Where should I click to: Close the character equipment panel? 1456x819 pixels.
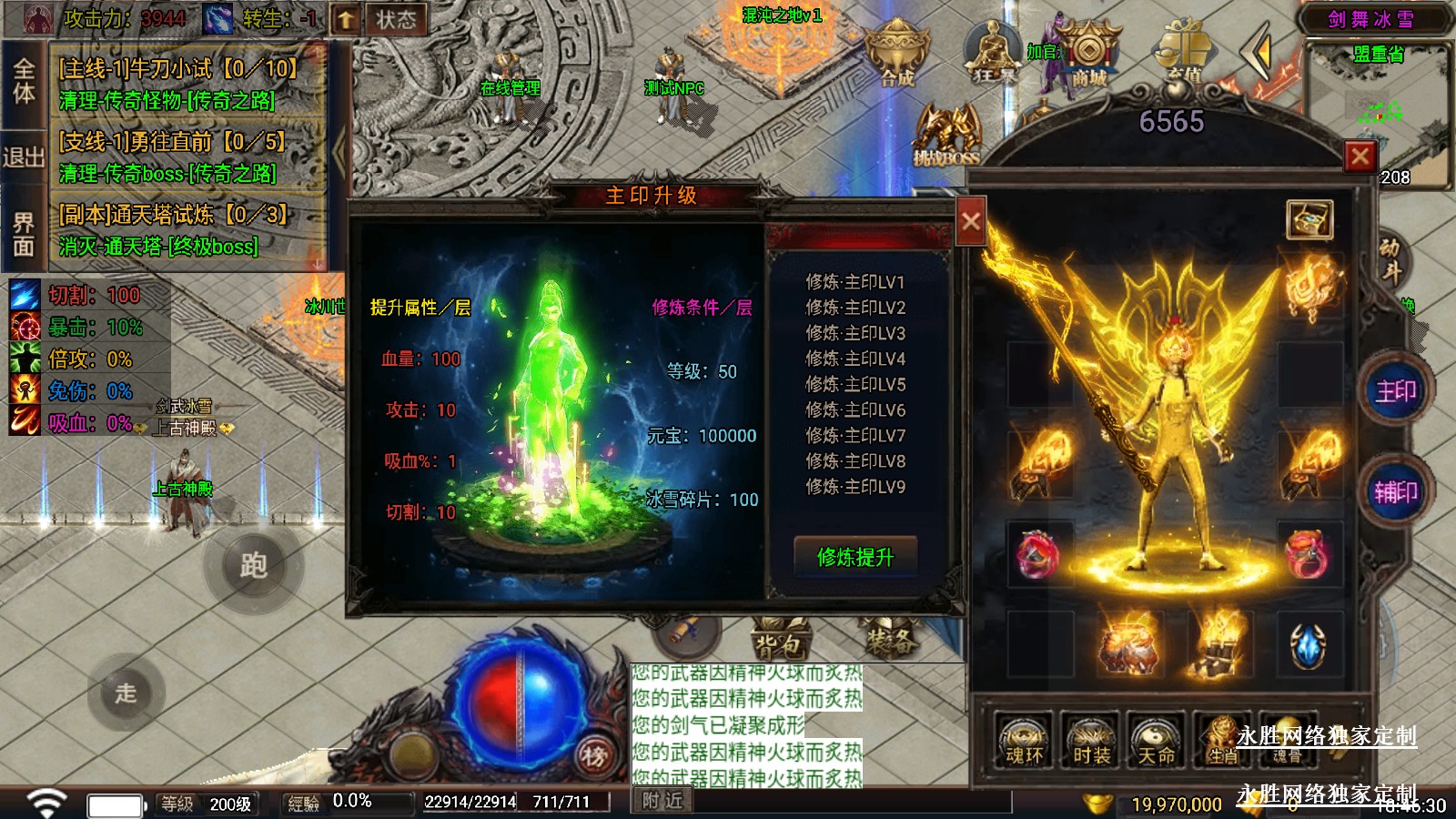(x=1360, y=157)
